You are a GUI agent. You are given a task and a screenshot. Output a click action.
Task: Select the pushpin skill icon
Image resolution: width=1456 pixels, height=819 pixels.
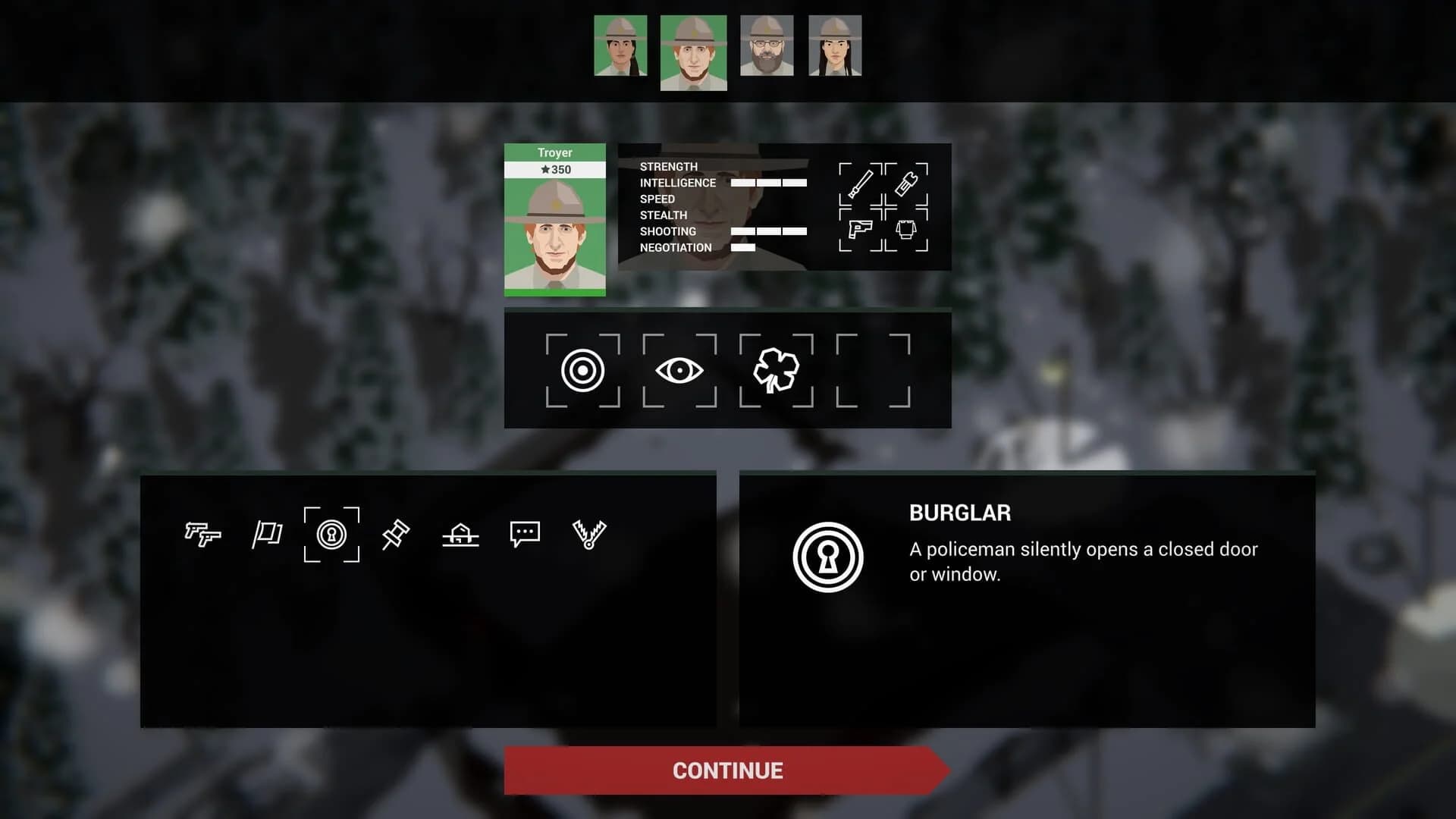pyautogui.click(x=397, y=535)
